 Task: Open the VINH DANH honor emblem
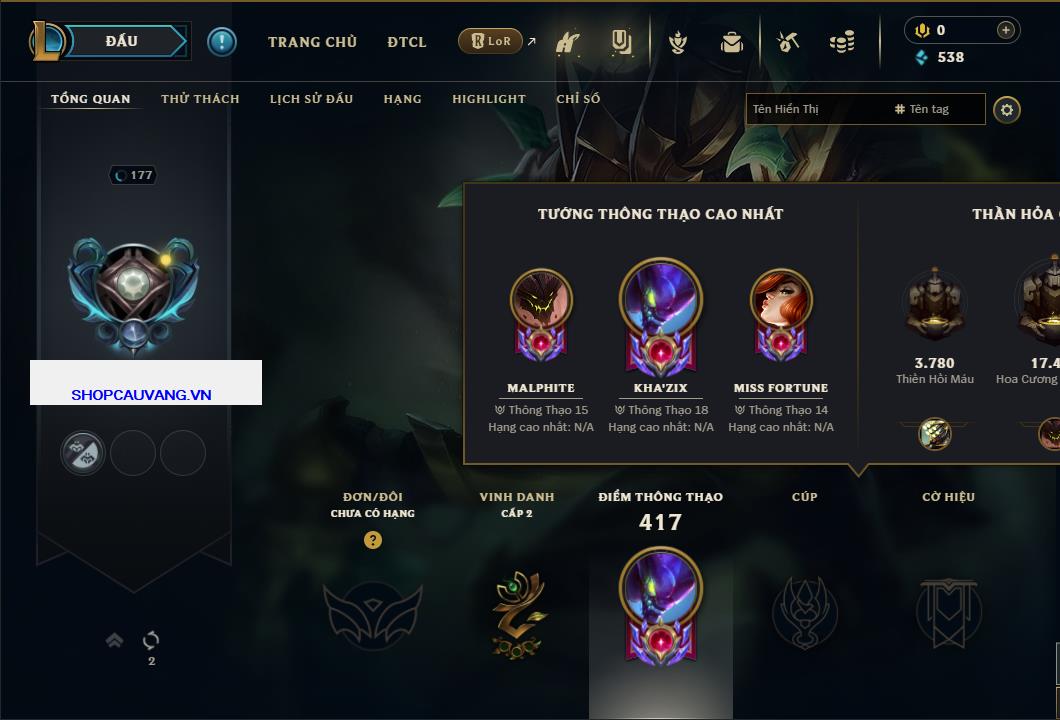pos(518,613)
